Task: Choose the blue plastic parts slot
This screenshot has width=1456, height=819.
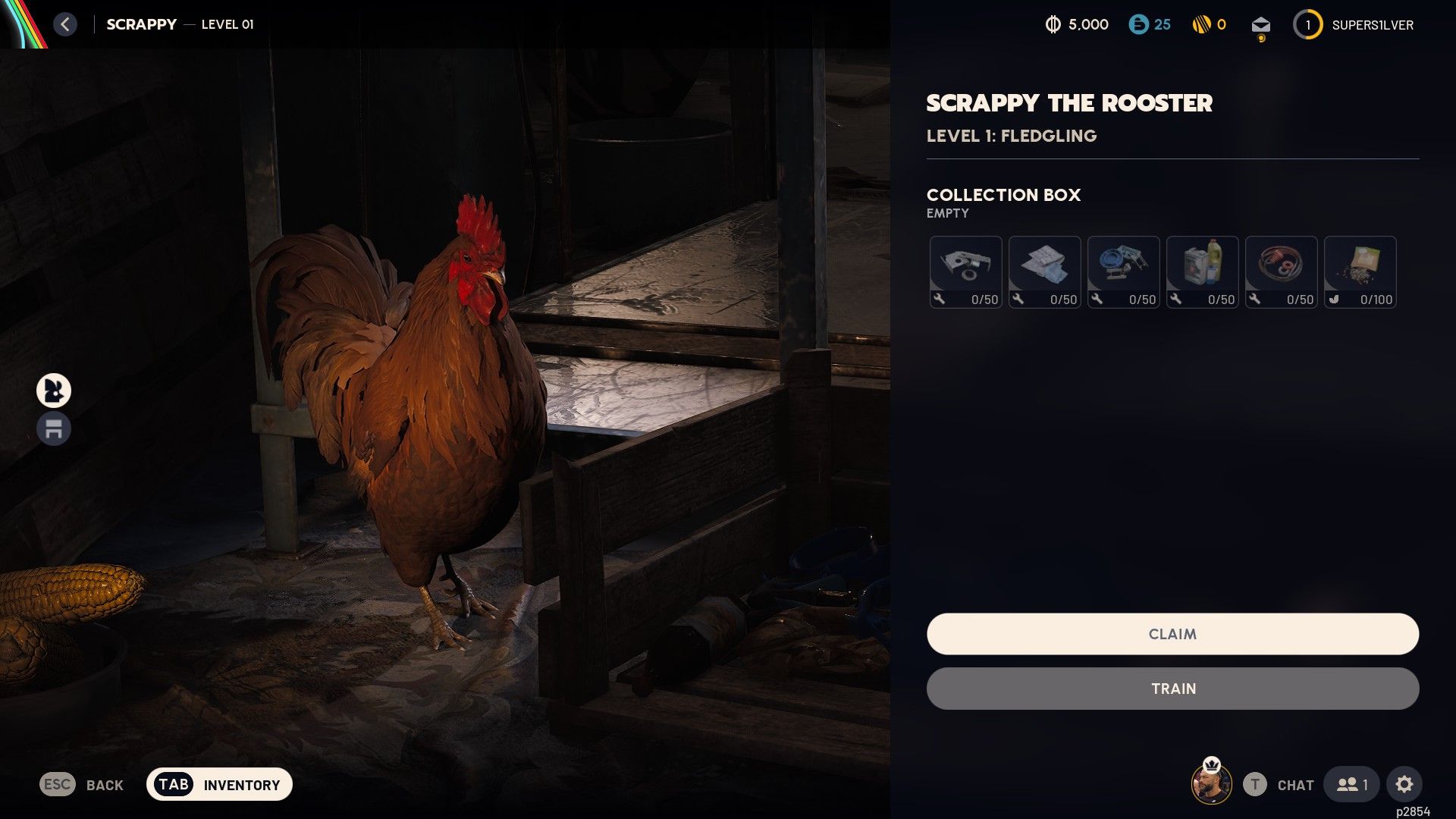Action: tap(1123, 271)
